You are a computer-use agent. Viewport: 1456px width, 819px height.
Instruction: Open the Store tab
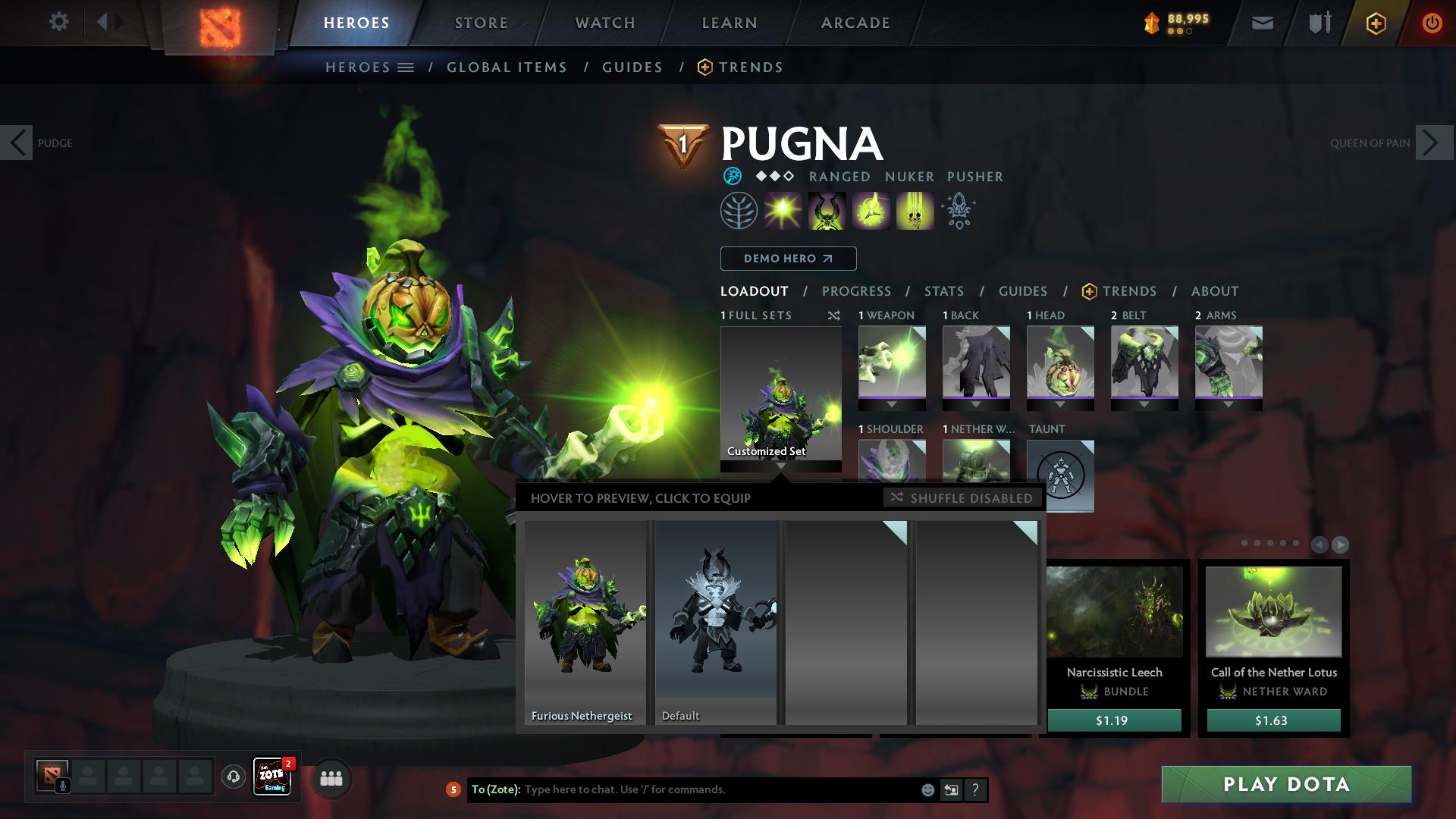coord(482,23)
